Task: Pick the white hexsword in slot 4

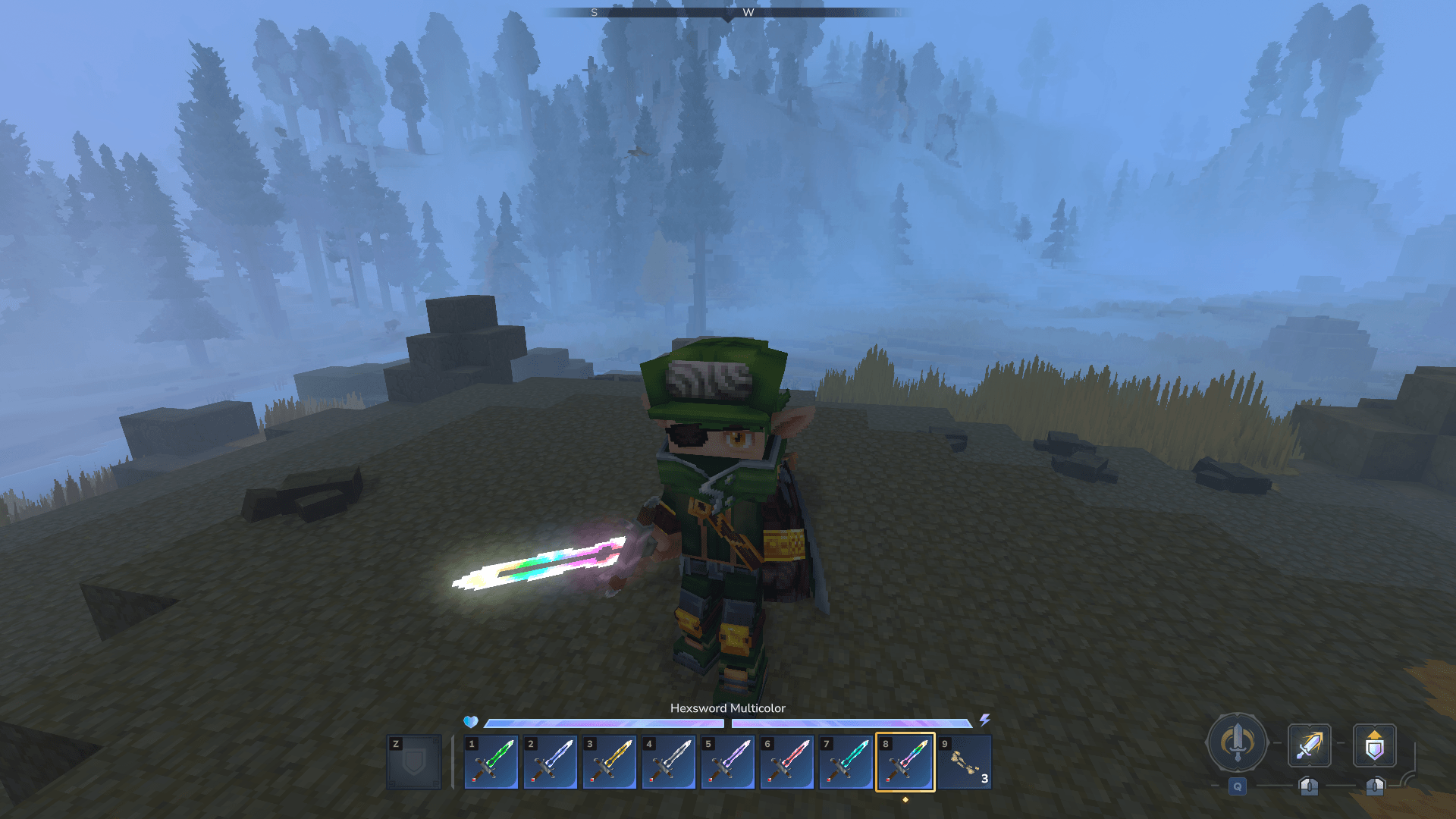Action: [x=669, y=762]
